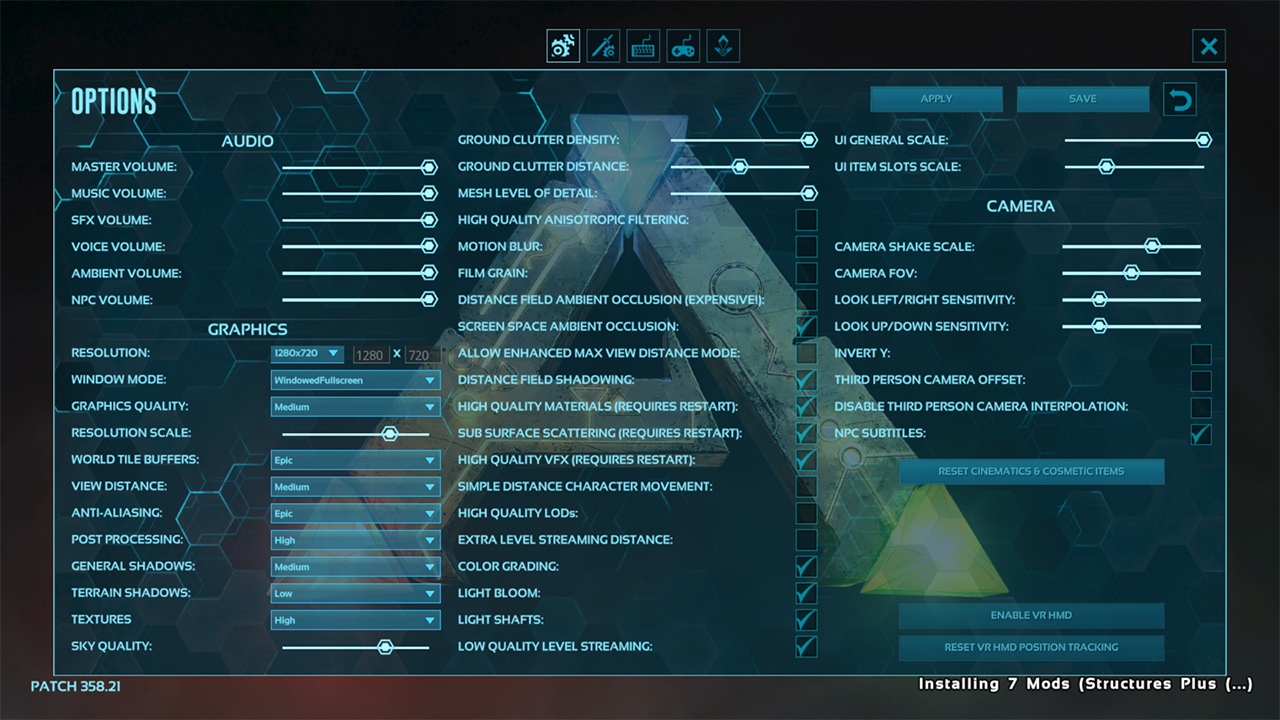The height and width of the screenshot is (720, 1280).
Task: Tick the Invert Y checkbox
Action: (1201, 354)
